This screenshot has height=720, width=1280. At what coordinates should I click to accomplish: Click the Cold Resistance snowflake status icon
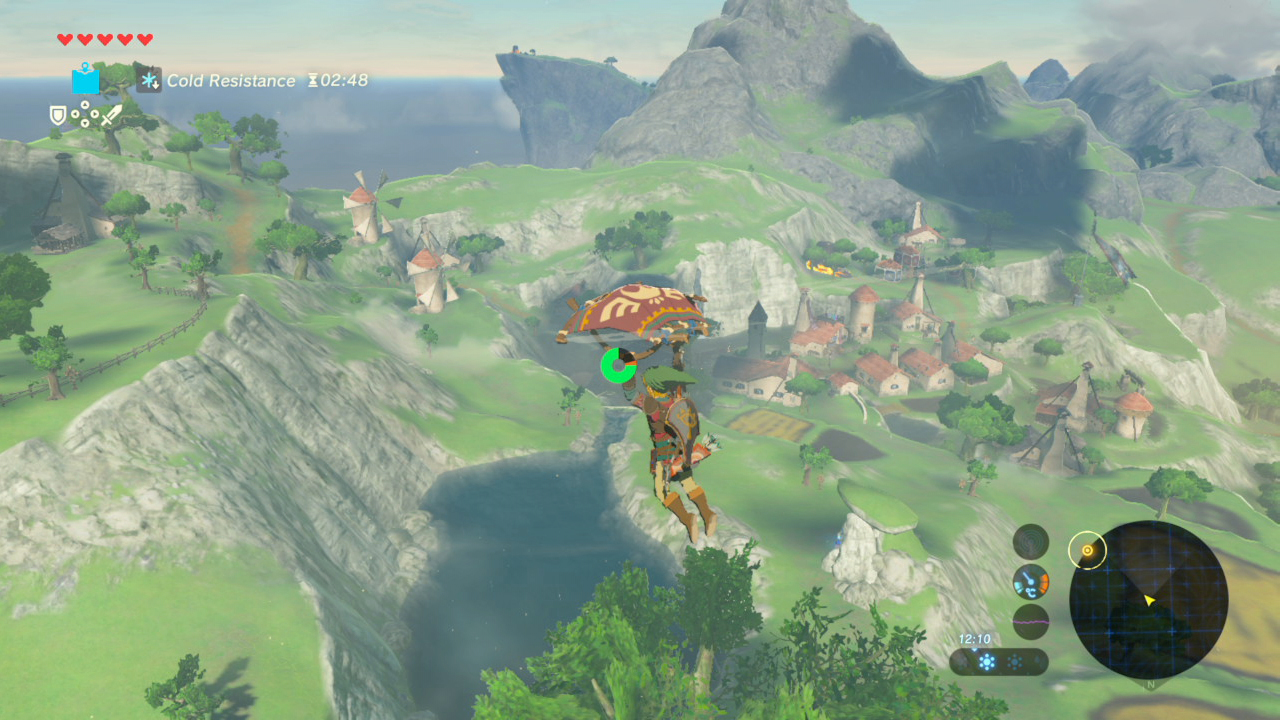[149, 80]
